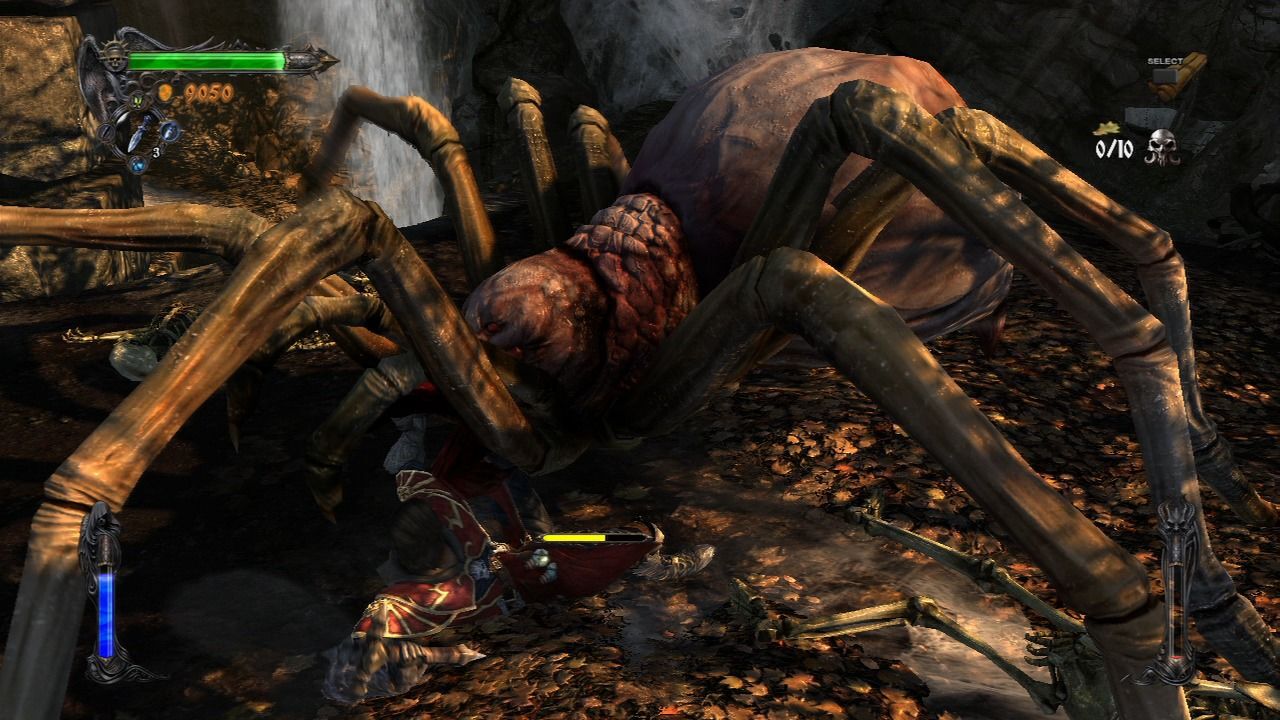Click the skull kill objective tracker
The height and width of the screenshot is (720, 1280).
(x=1163, y=148)
